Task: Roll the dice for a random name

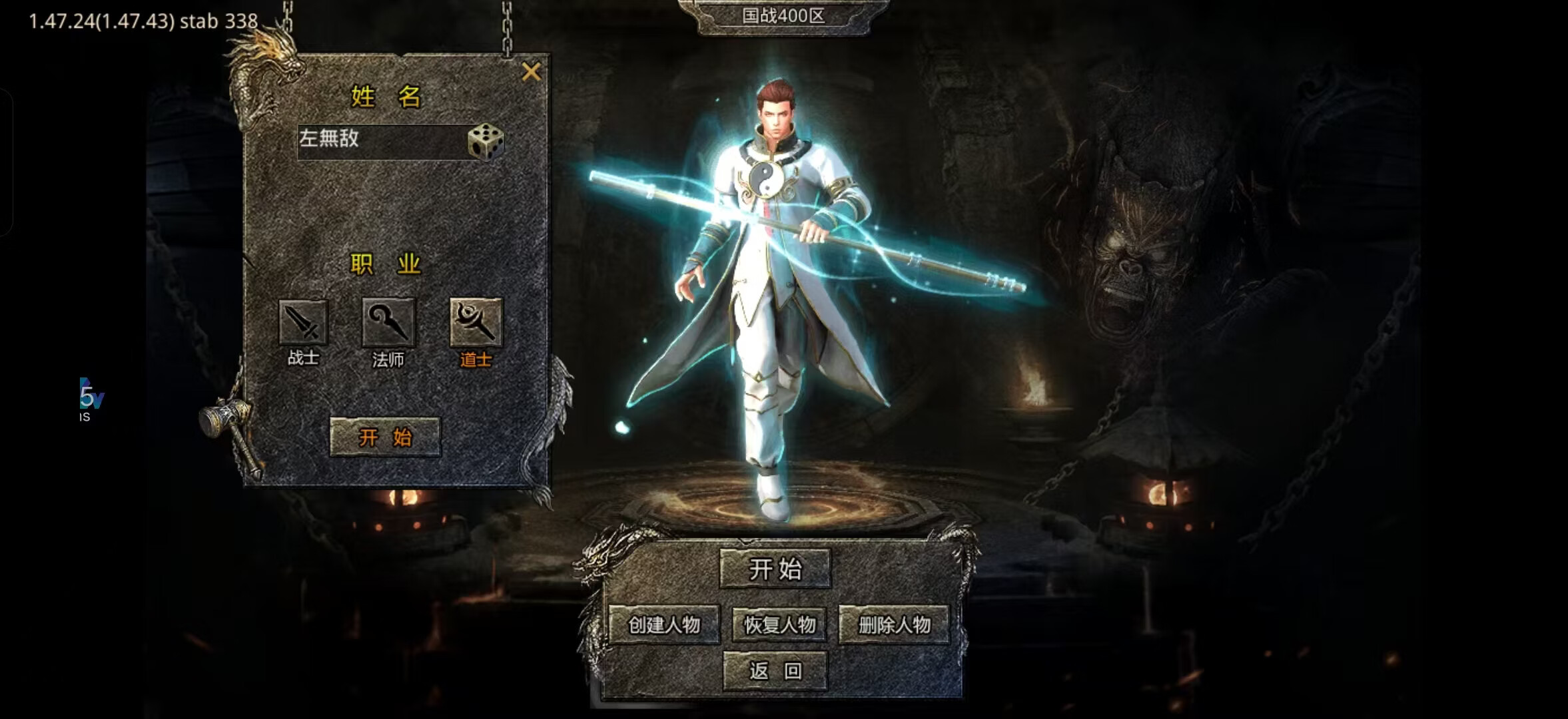Action: [486, 141]
